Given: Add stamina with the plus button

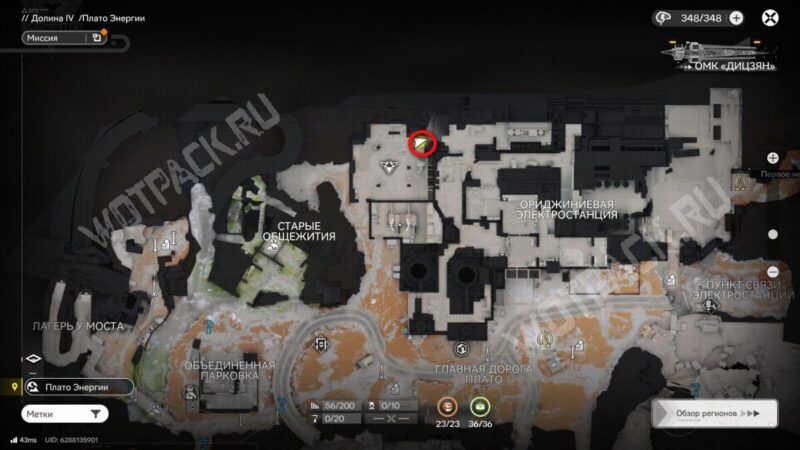Looking at the screenshot, I should point(737,18).
